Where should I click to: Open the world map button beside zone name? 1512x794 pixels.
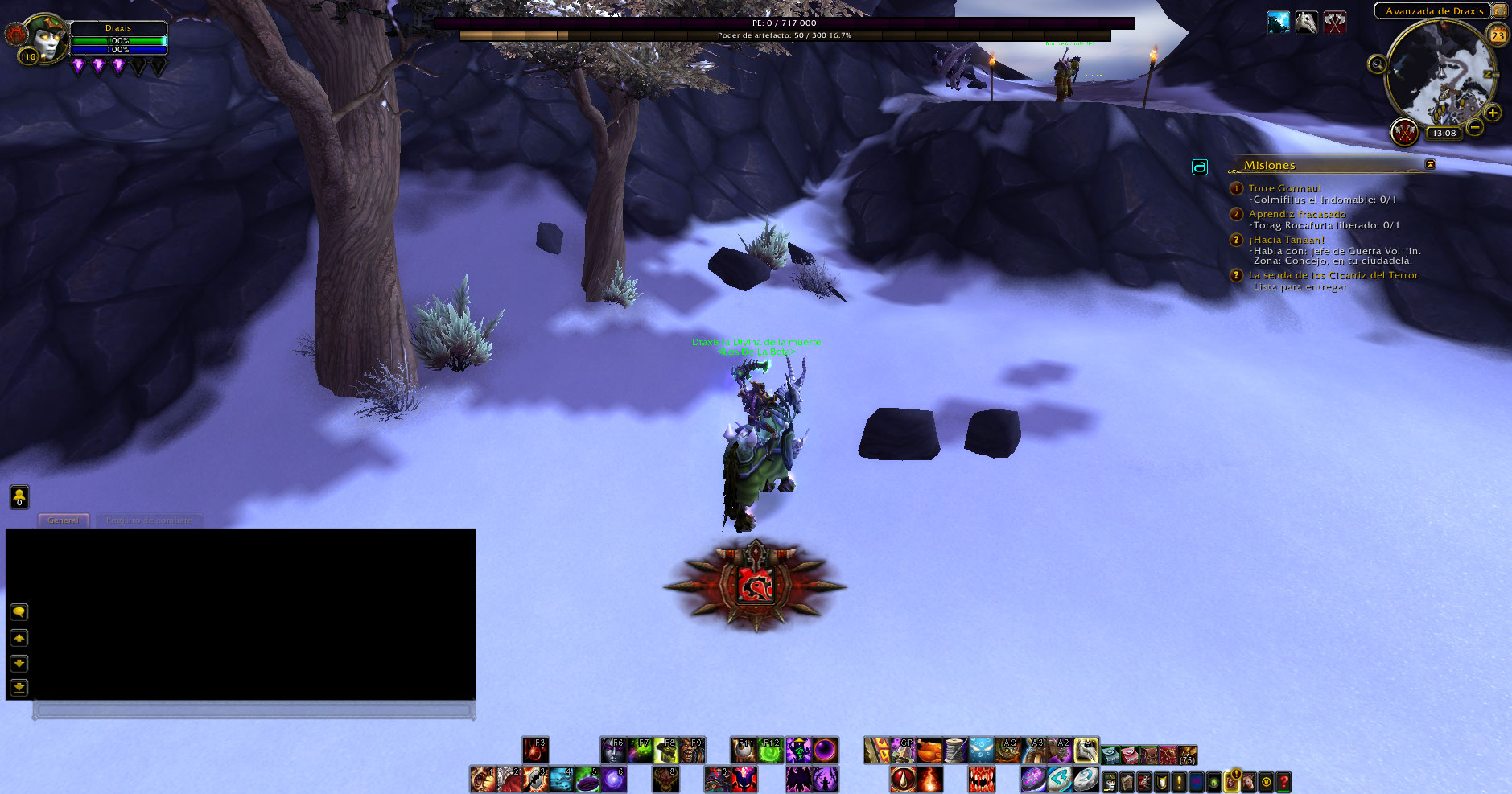click(1500, 10)
